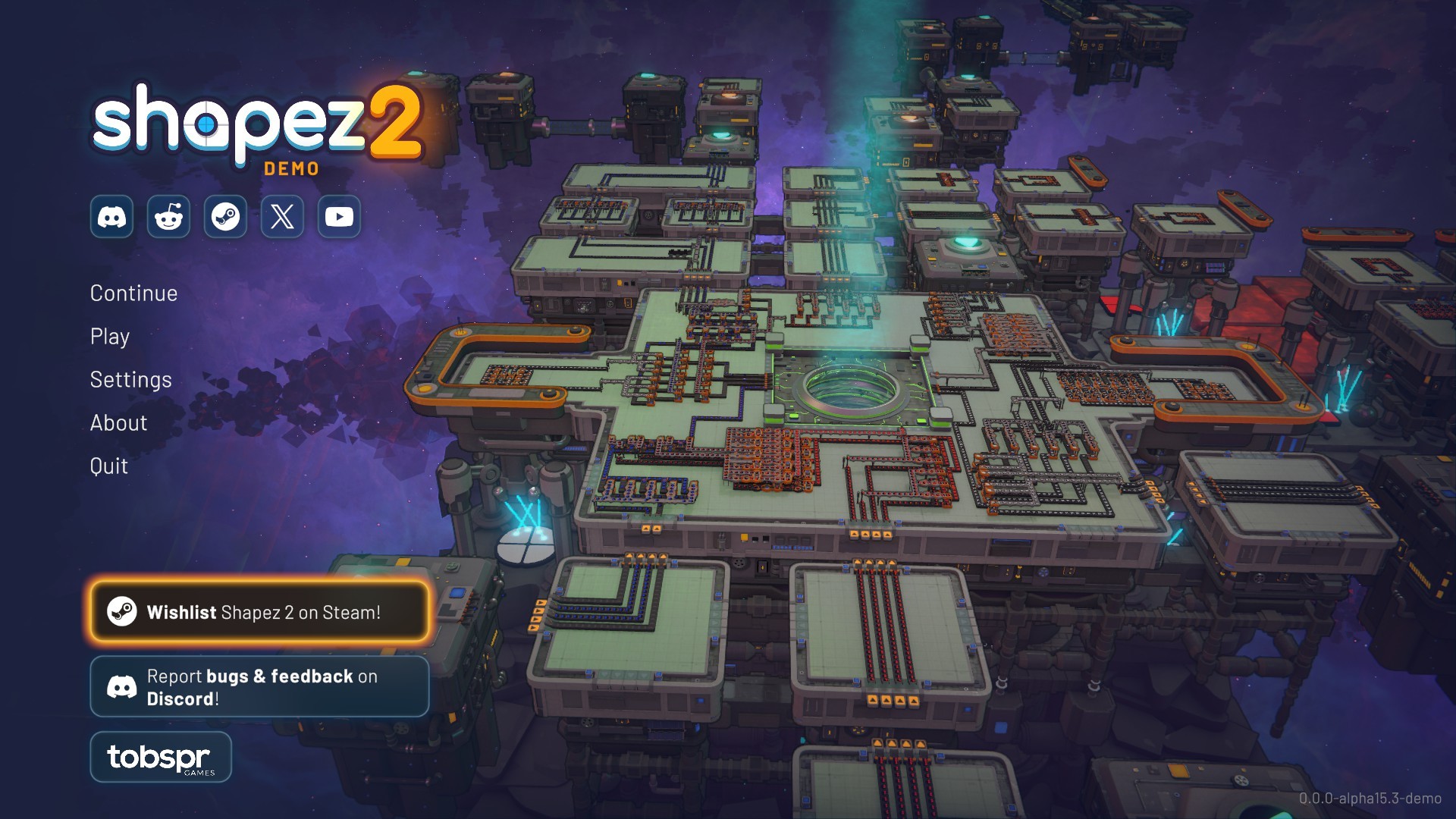Viewport: 1456px width, 819px height.
Task: Wishlist Shapez 2 on Steam
Action: (x=259, y=612)
